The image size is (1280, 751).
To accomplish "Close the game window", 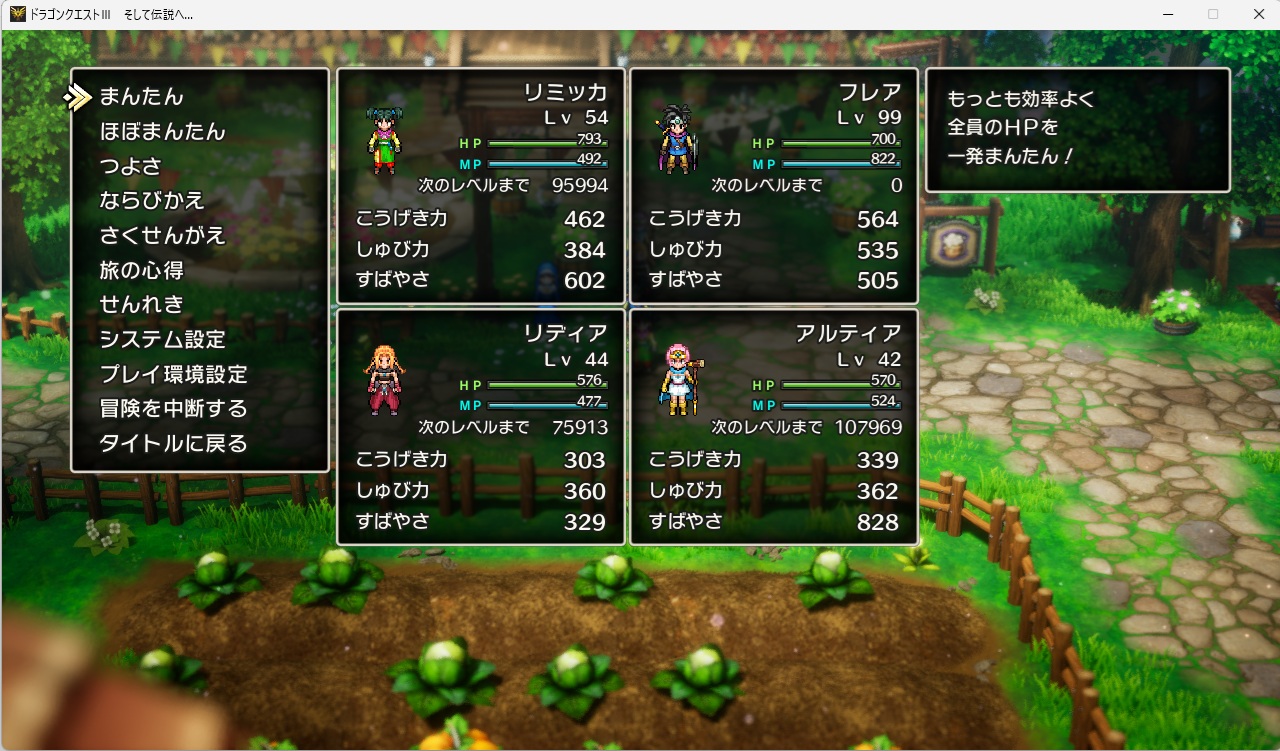I will [x=1258, y=14].
